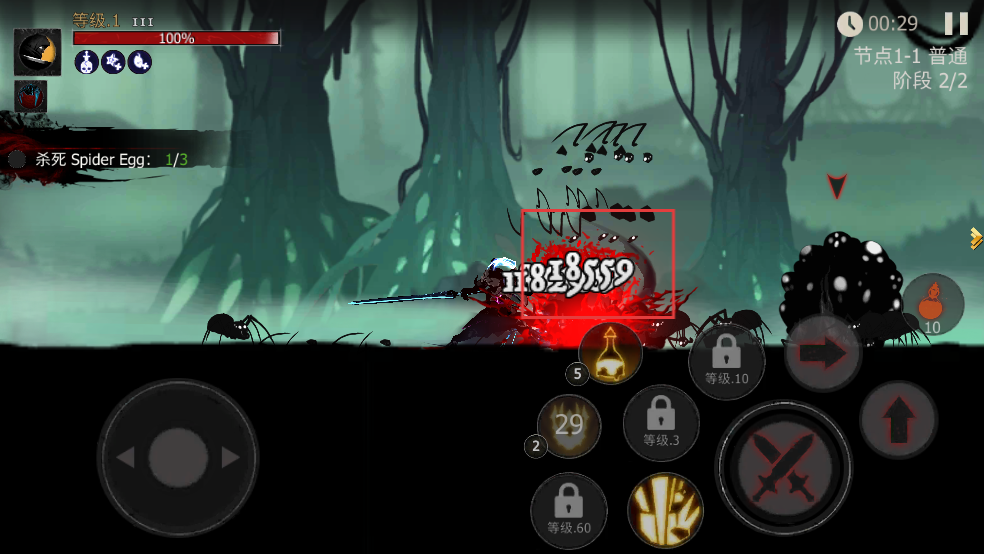Move left with the joystick's left arrow

coord(126,458)
